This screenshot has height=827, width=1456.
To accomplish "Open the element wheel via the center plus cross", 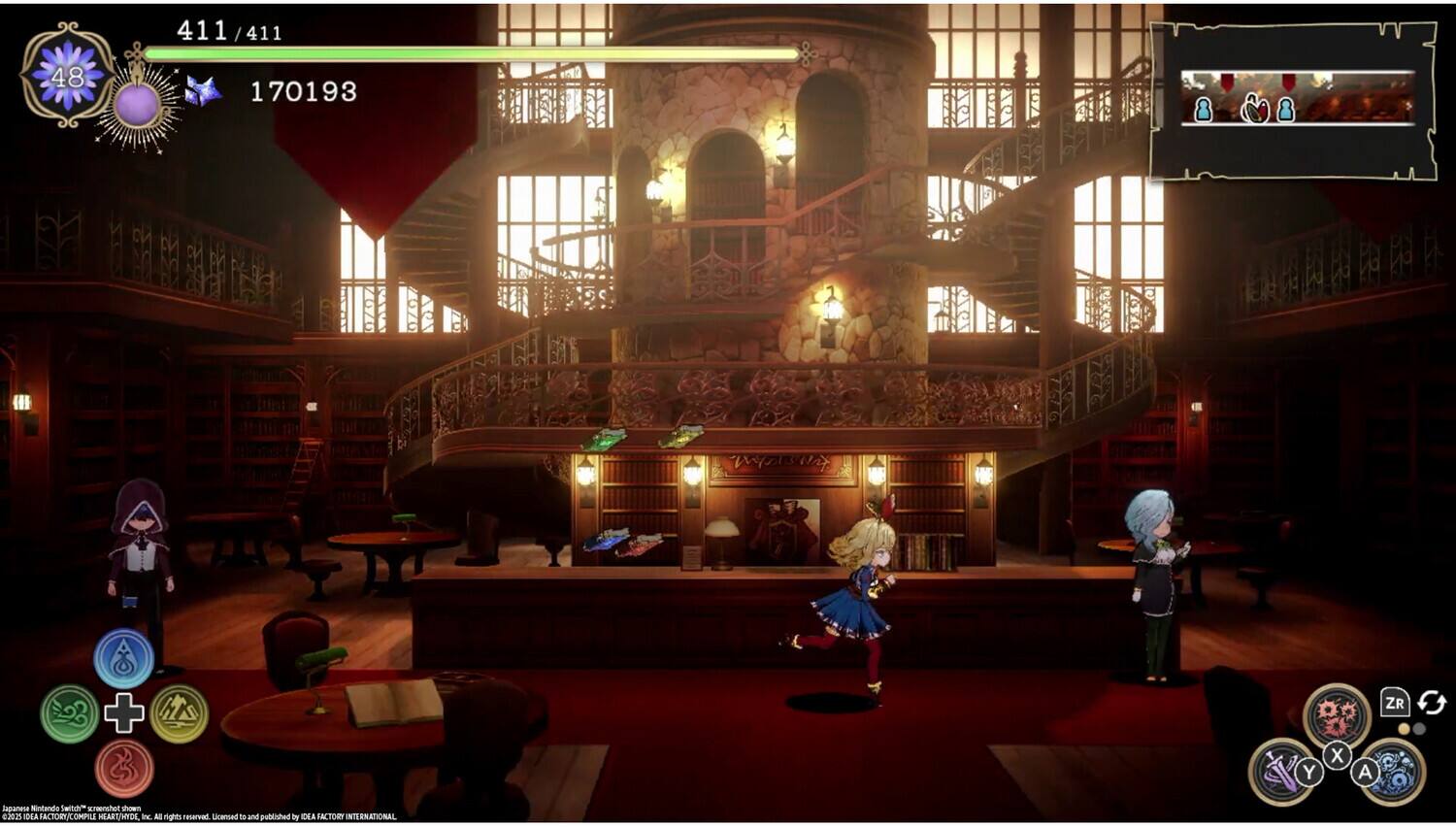I will point(124,711).
